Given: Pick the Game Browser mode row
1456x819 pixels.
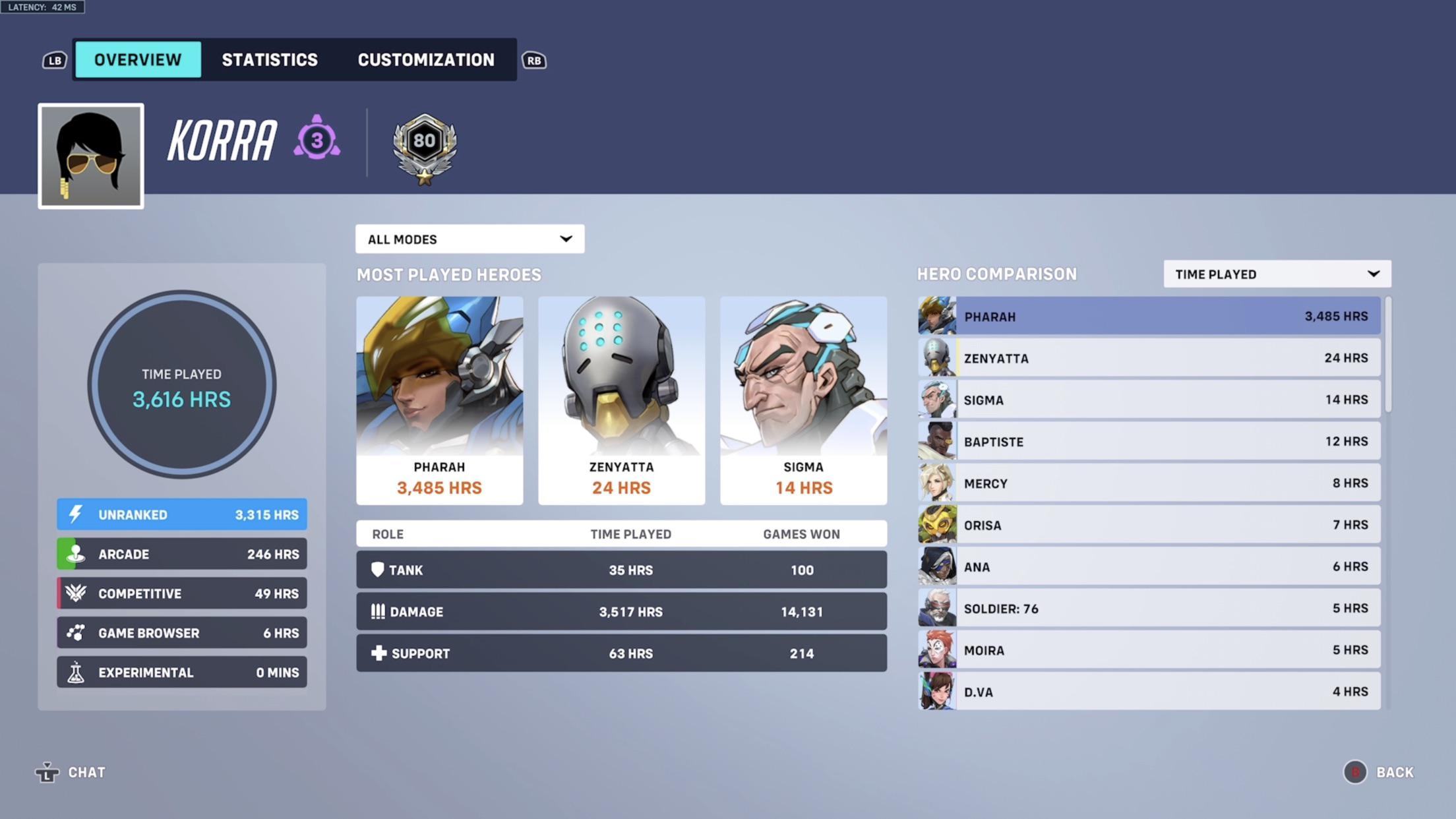Looking at the screenshot, I should pyautogui.click(x=182, y=633).
